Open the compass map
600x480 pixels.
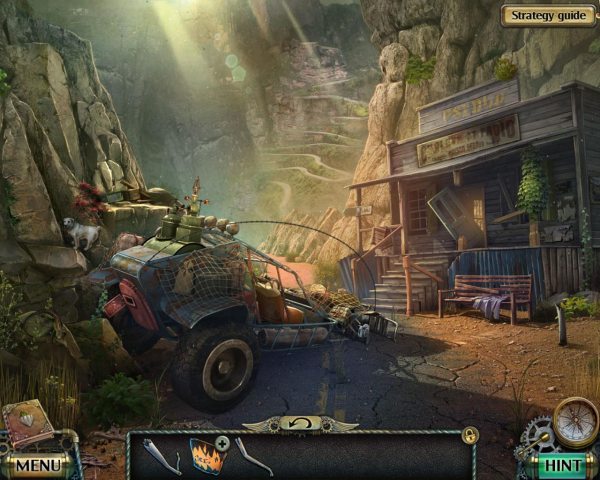point(575,419)
